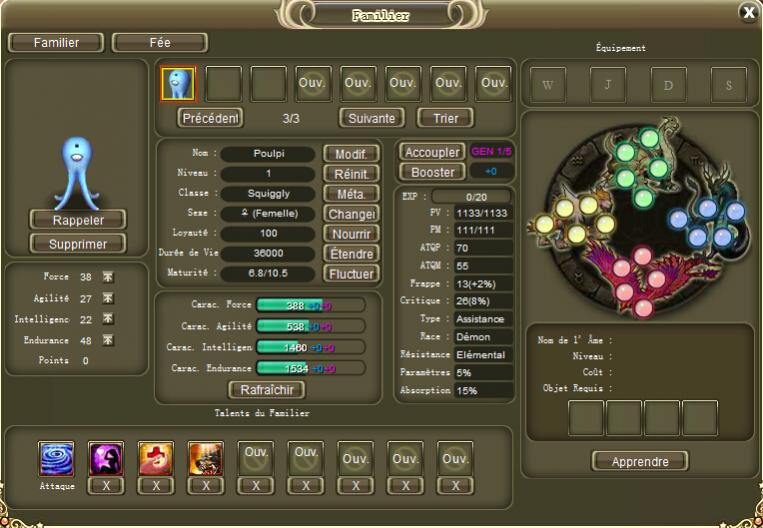Refresh stats with Rafraîchir button
763x528 pixels.
click(266, 390)
